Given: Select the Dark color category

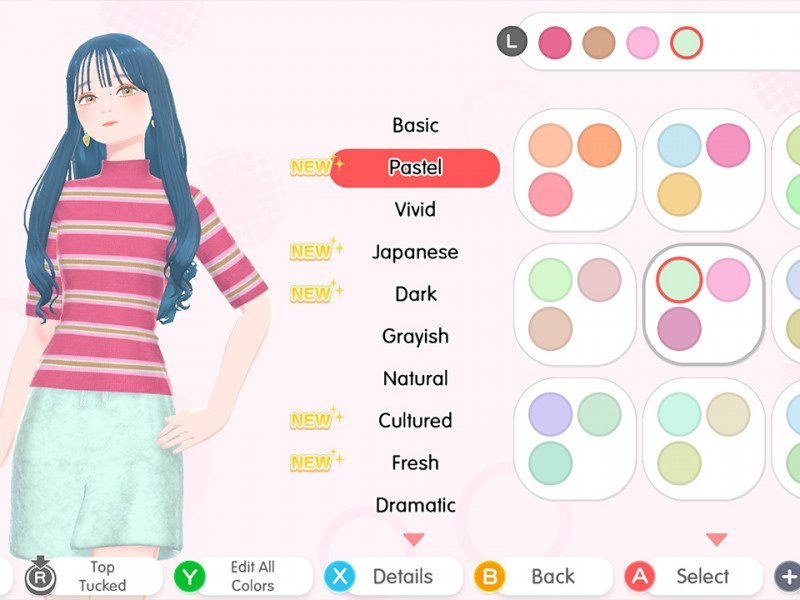Looking at the screenshot, I should pos(415,294).
